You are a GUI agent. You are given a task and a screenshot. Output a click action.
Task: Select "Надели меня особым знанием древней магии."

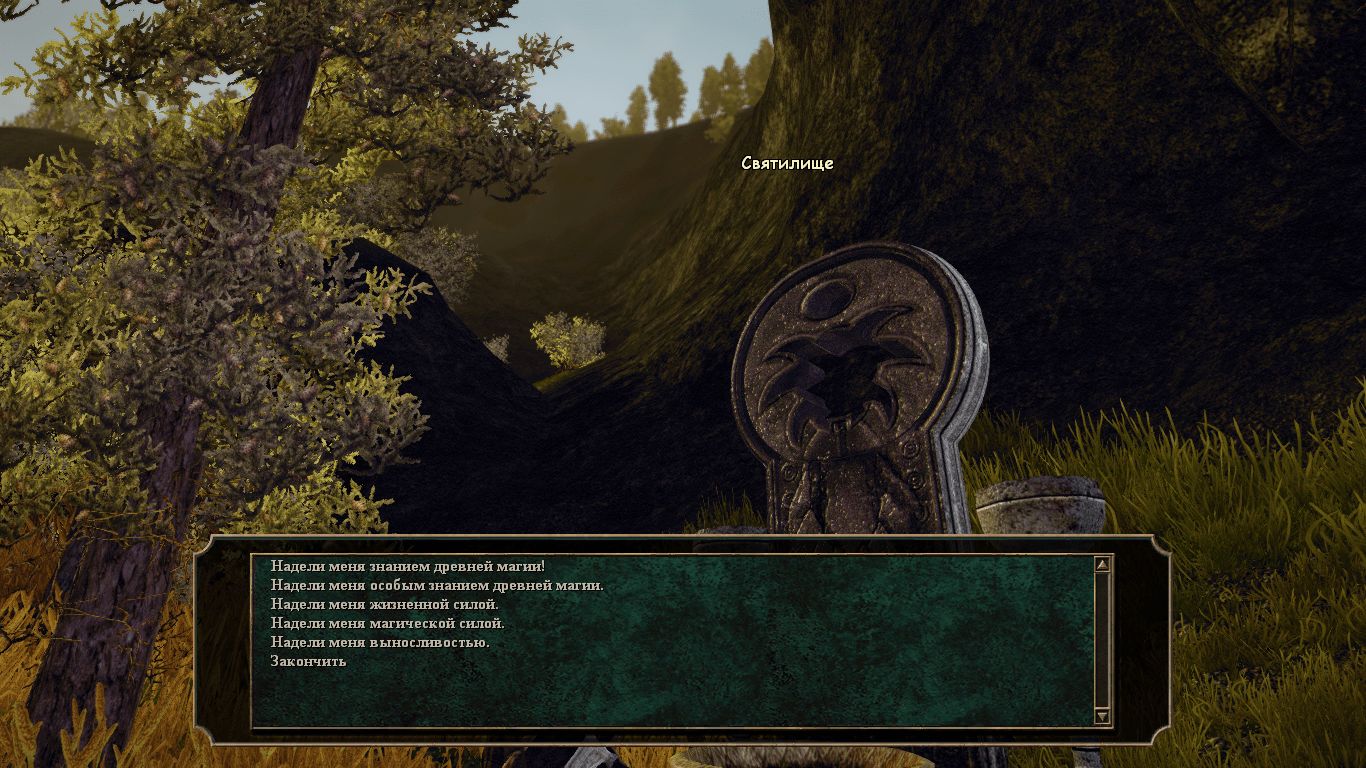point(436,585)
